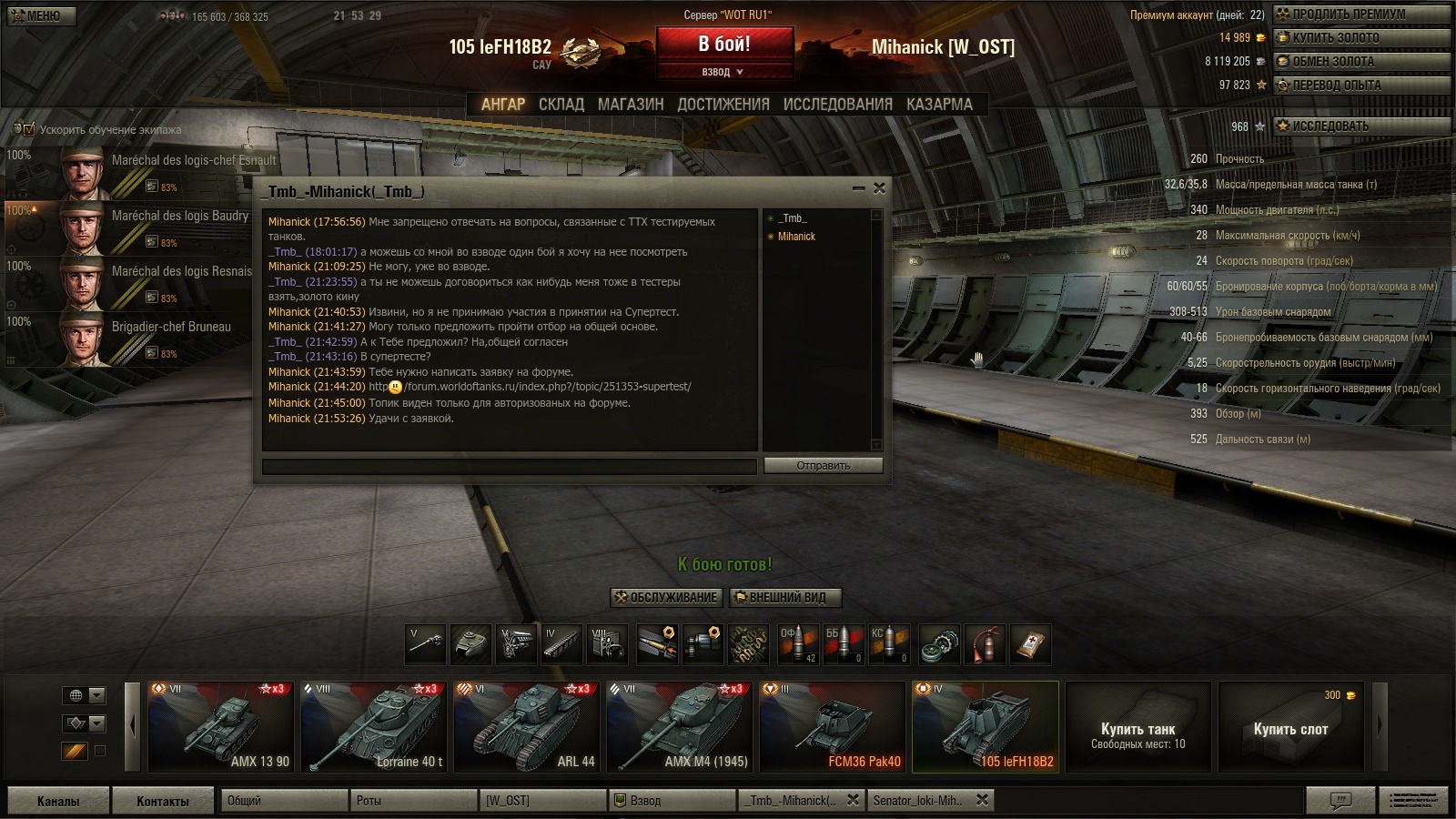
Task: Buy gold via КУПИТЬ ЗОЛОТО
Action: pos(1360,38)
